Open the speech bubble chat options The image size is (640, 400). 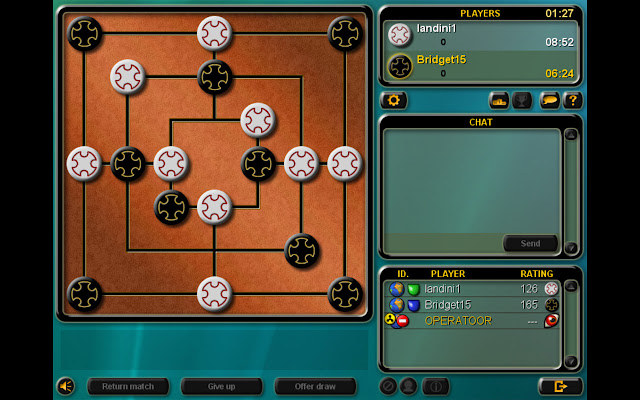pos(549,100)
